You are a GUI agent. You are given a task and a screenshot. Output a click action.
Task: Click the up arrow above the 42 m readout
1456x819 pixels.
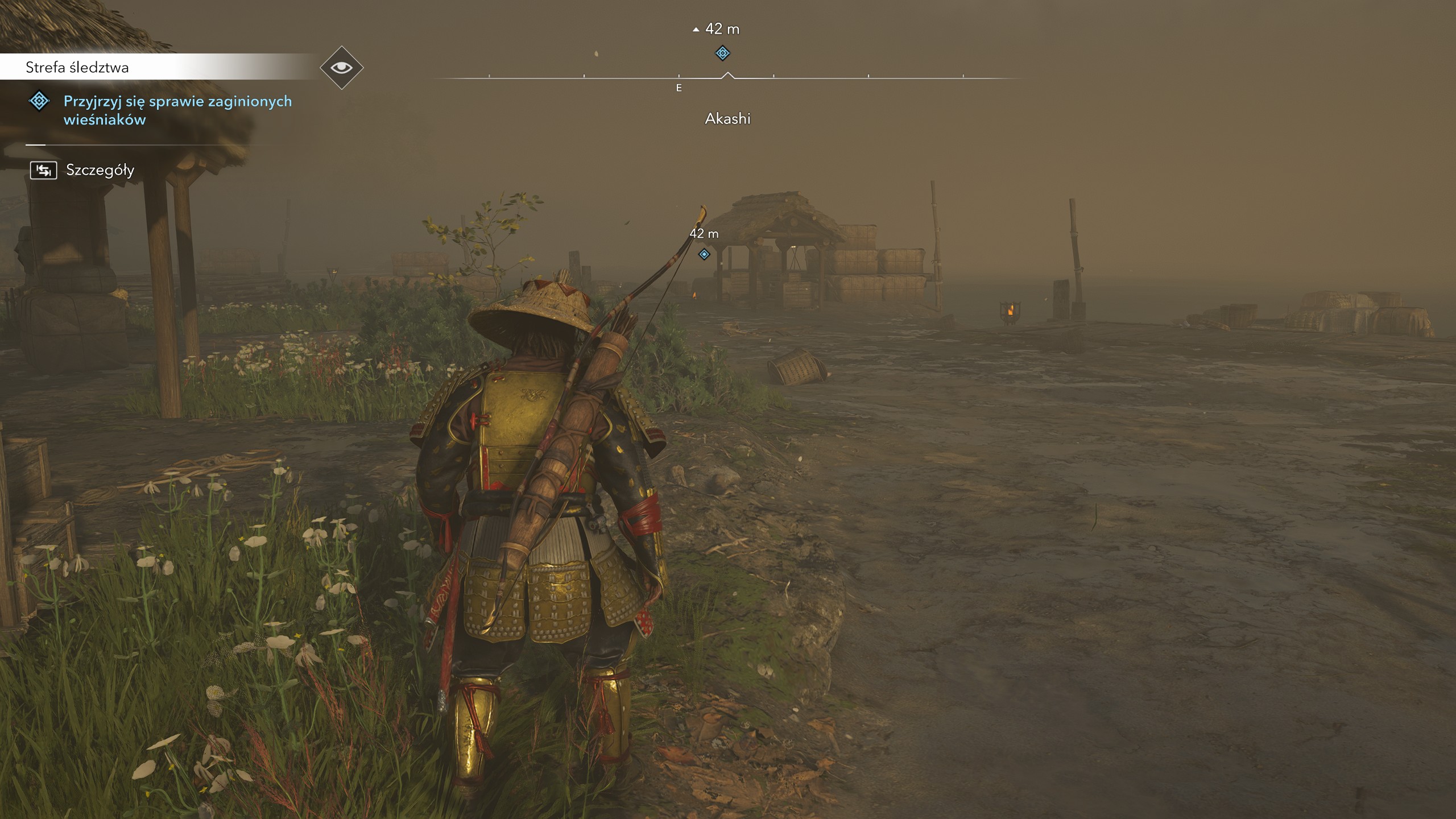pyautogui.click(x=696, y=28)
